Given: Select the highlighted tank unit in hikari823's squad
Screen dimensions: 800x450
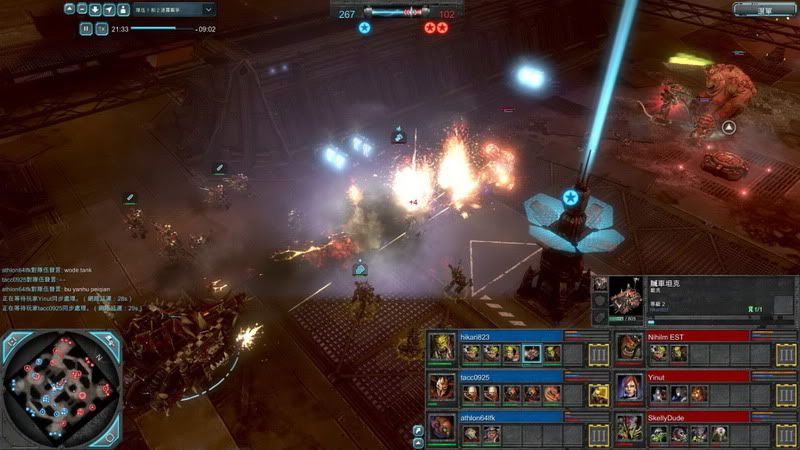Looking at the screenshot, I should click(532, 353).
